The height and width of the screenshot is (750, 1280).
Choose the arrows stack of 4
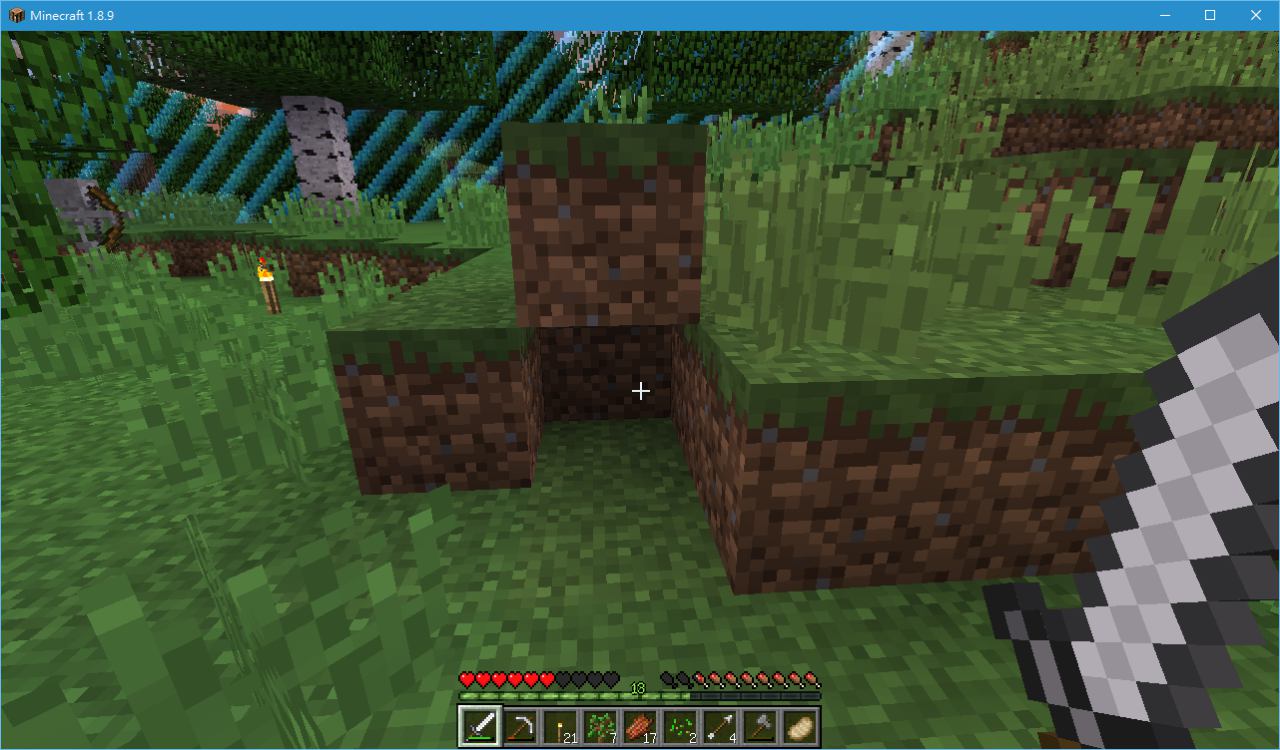(720, 726)
